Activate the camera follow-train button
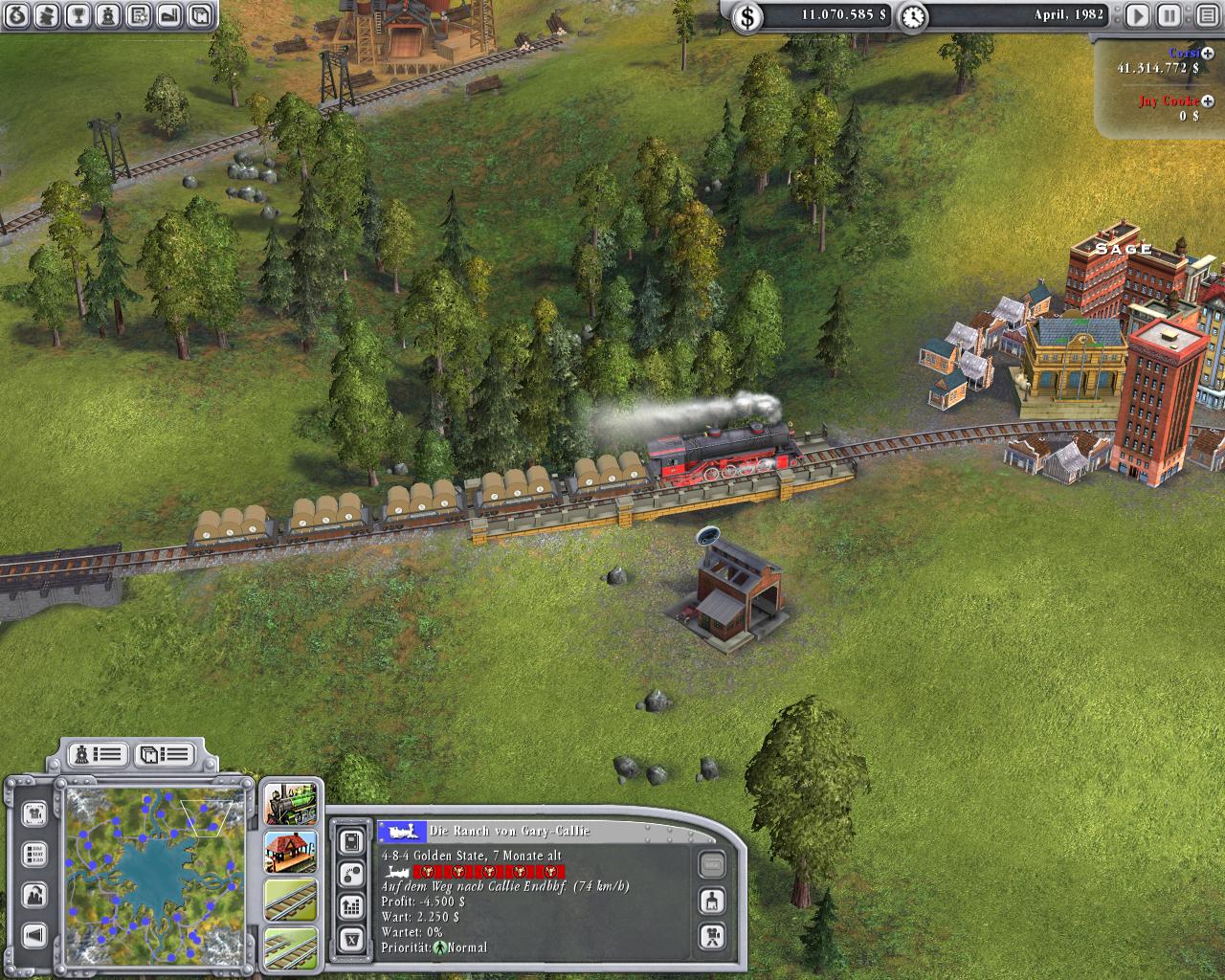 [x=711, y=935]
